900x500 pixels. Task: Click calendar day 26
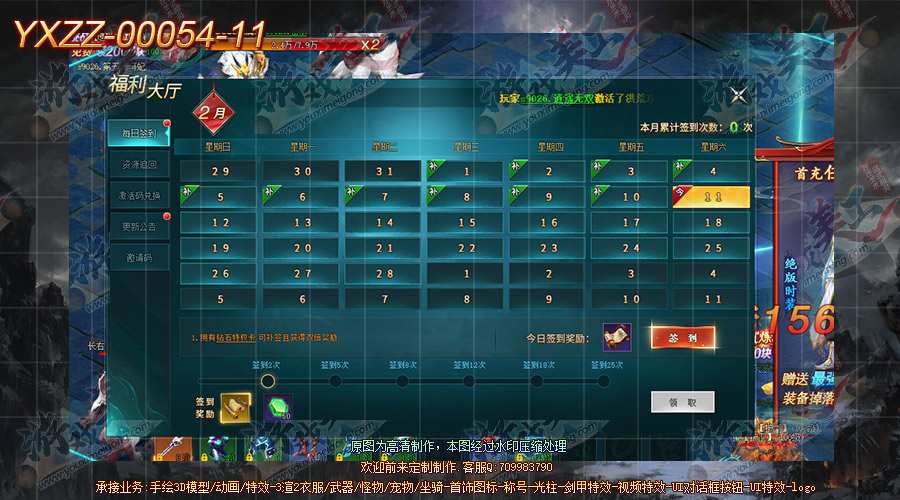220,273
